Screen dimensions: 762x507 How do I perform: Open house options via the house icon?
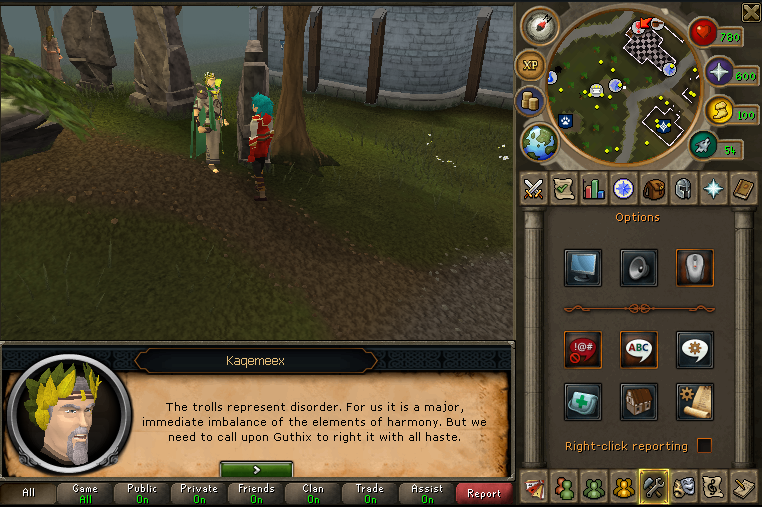[x=638, y=401]
